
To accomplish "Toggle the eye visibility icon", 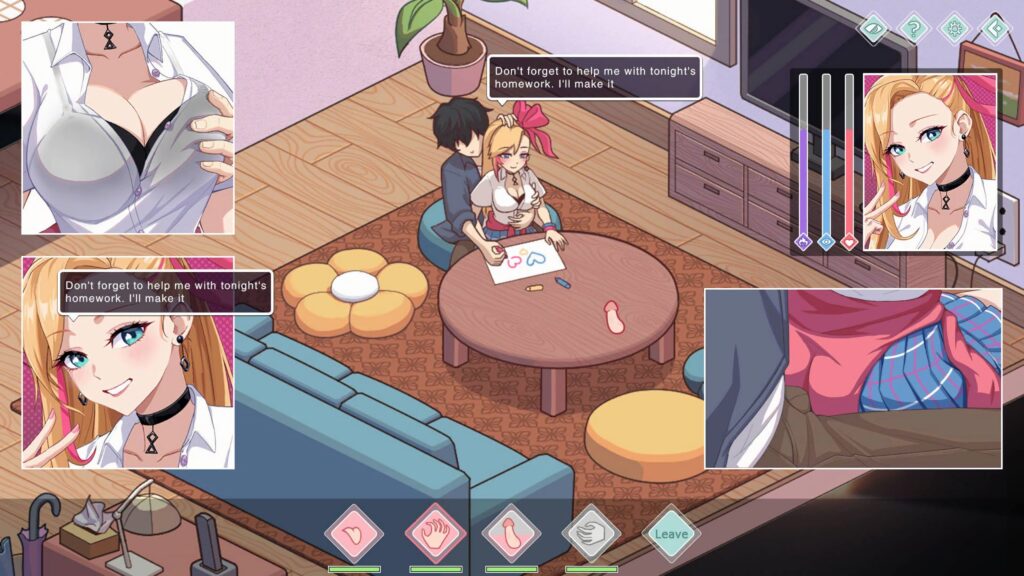I will click(x=873, y=27).
